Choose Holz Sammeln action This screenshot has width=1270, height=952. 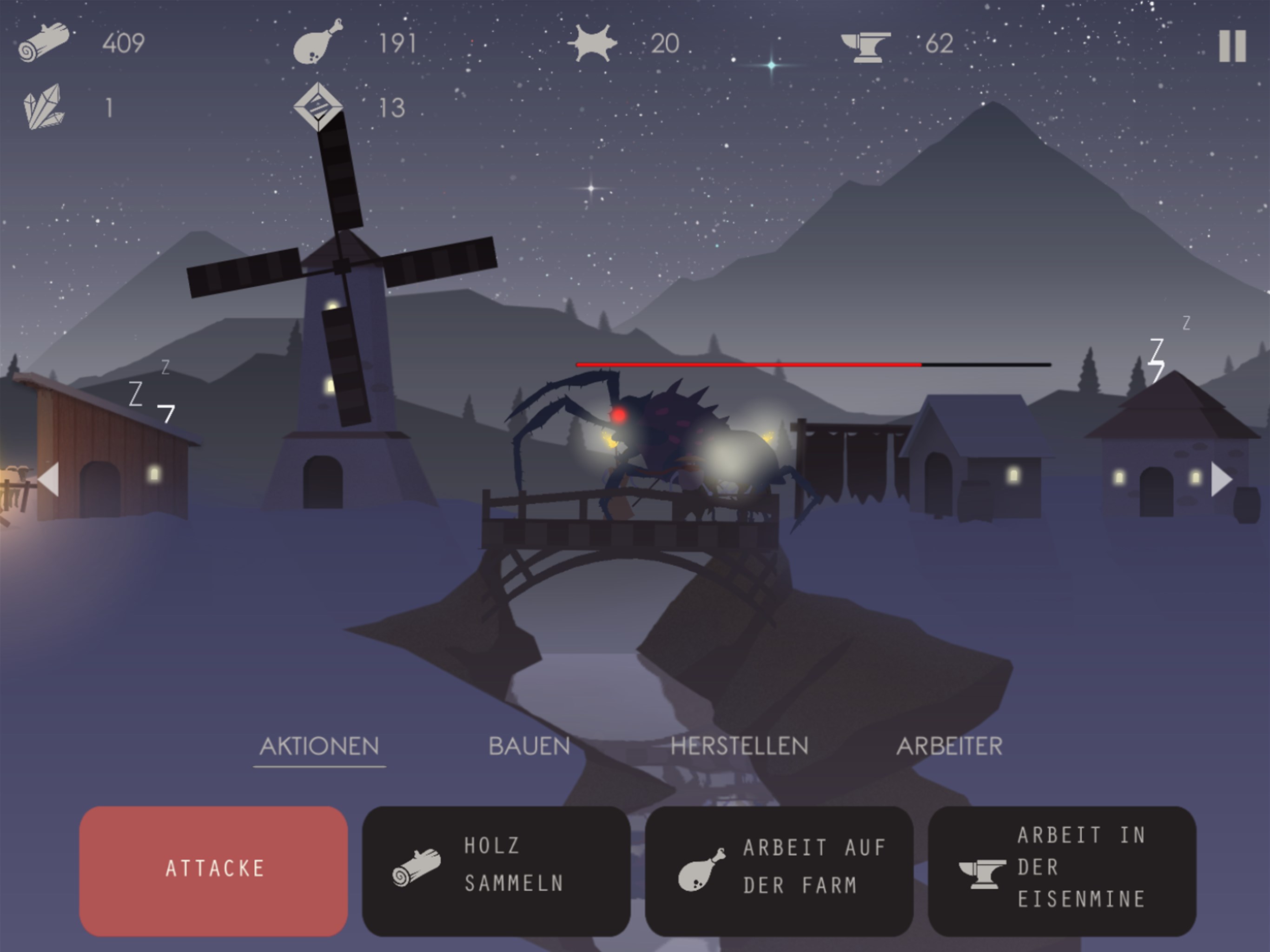[x=496, y=870]
